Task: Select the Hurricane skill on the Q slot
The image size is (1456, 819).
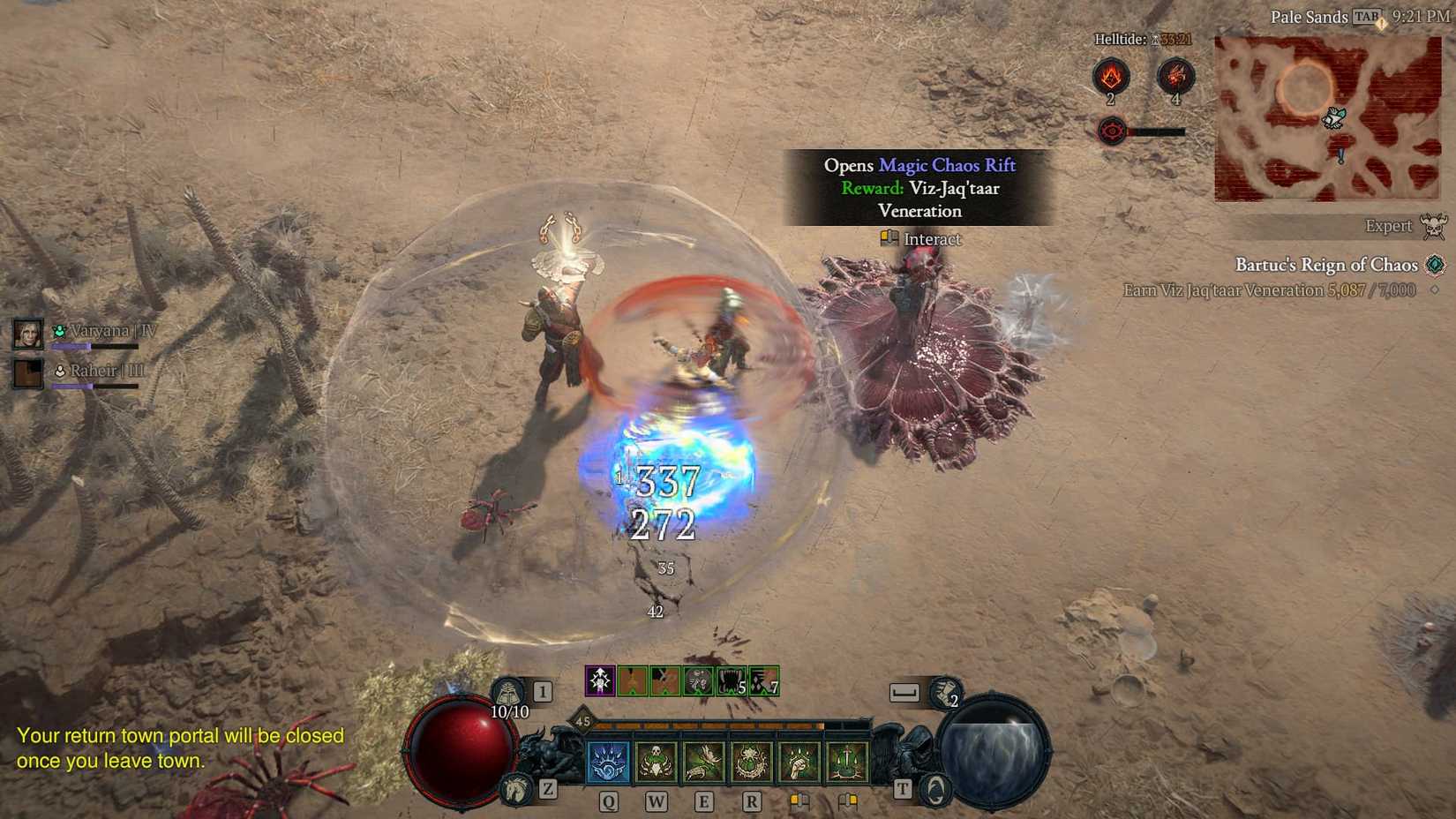Action: coord(609,763)
